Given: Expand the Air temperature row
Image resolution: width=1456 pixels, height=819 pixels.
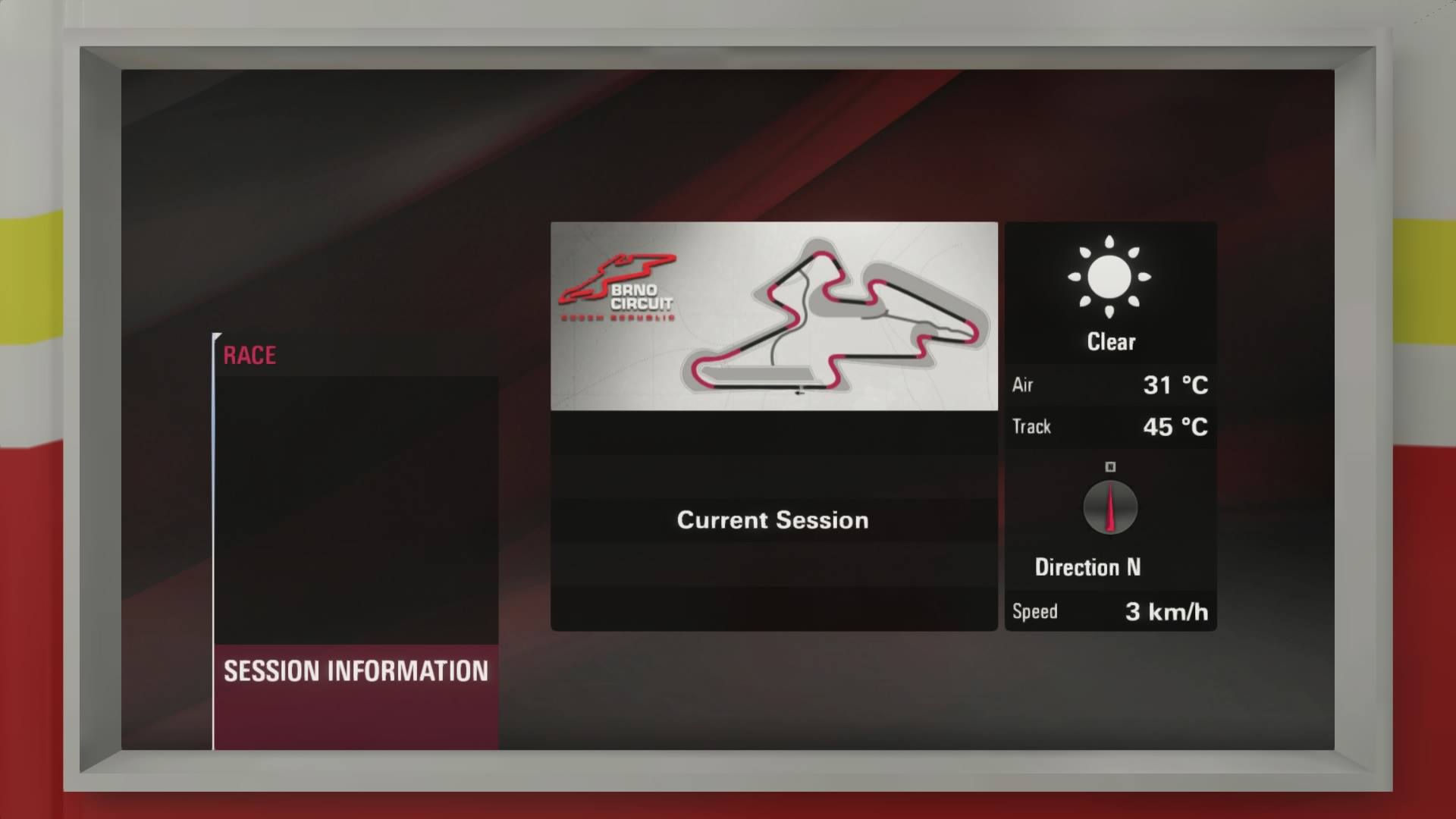Looking at the screenshot, I should pos(1109,385).
